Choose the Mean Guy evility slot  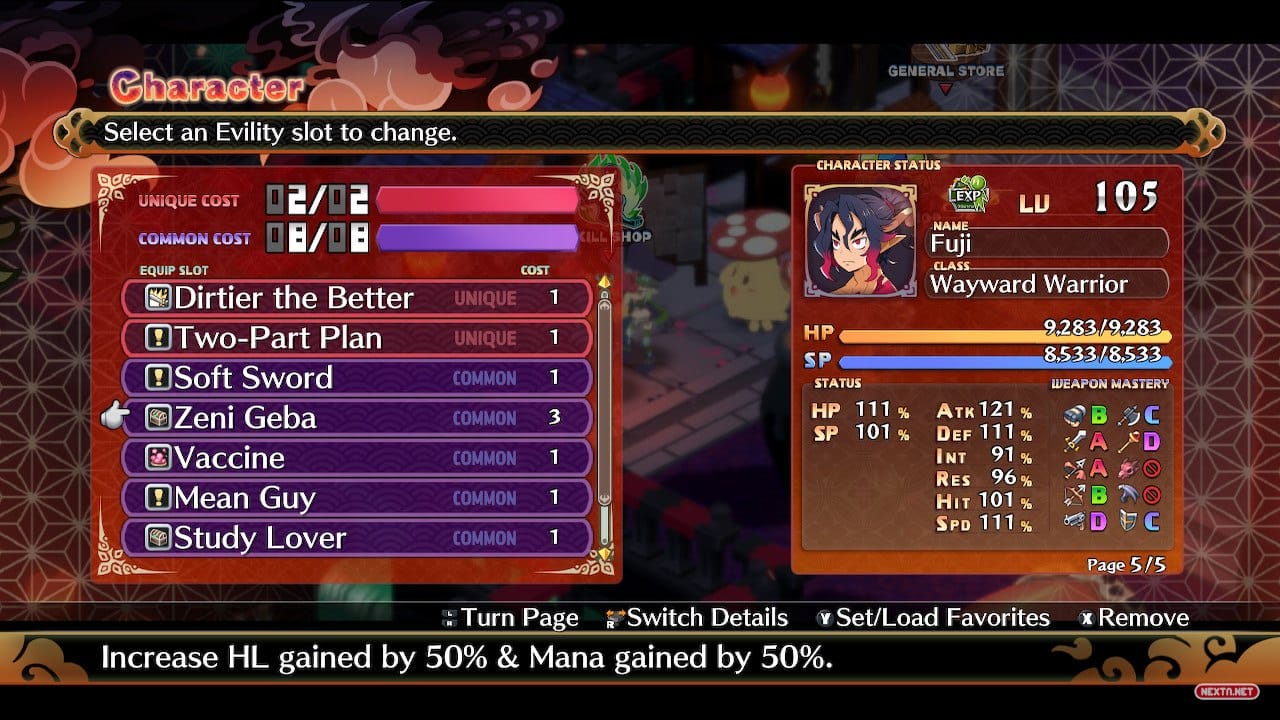pyautogui.click(x=356, y=498)
